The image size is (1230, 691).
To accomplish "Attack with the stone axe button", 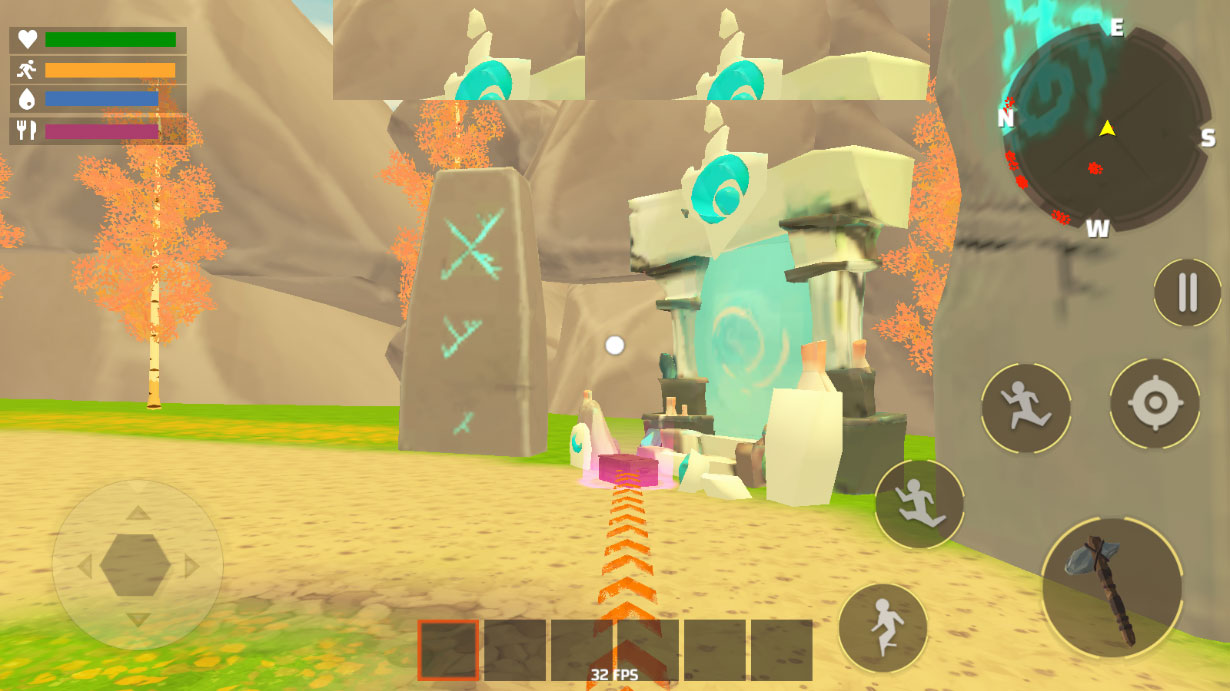I will [x=1111, y=587].
